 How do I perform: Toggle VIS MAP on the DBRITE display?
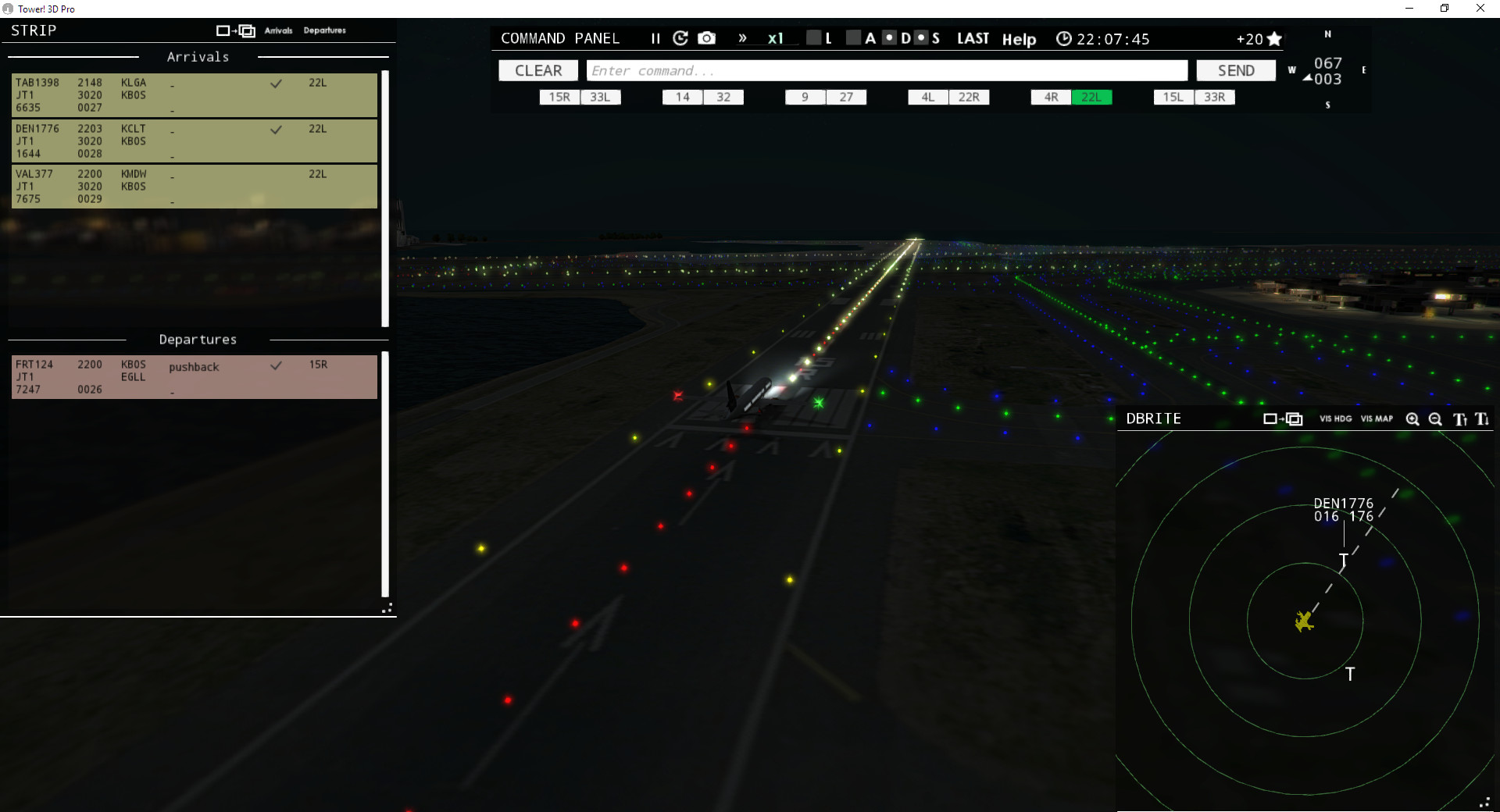point(1376,418)
